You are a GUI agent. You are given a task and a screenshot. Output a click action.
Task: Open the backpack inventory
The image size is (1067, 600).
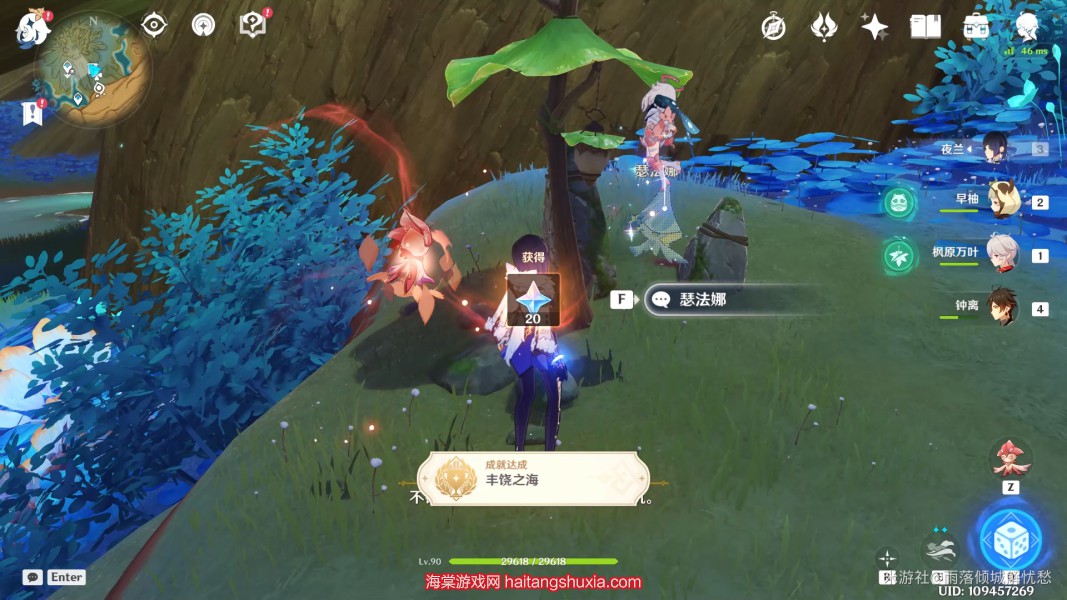pos(976,27)
